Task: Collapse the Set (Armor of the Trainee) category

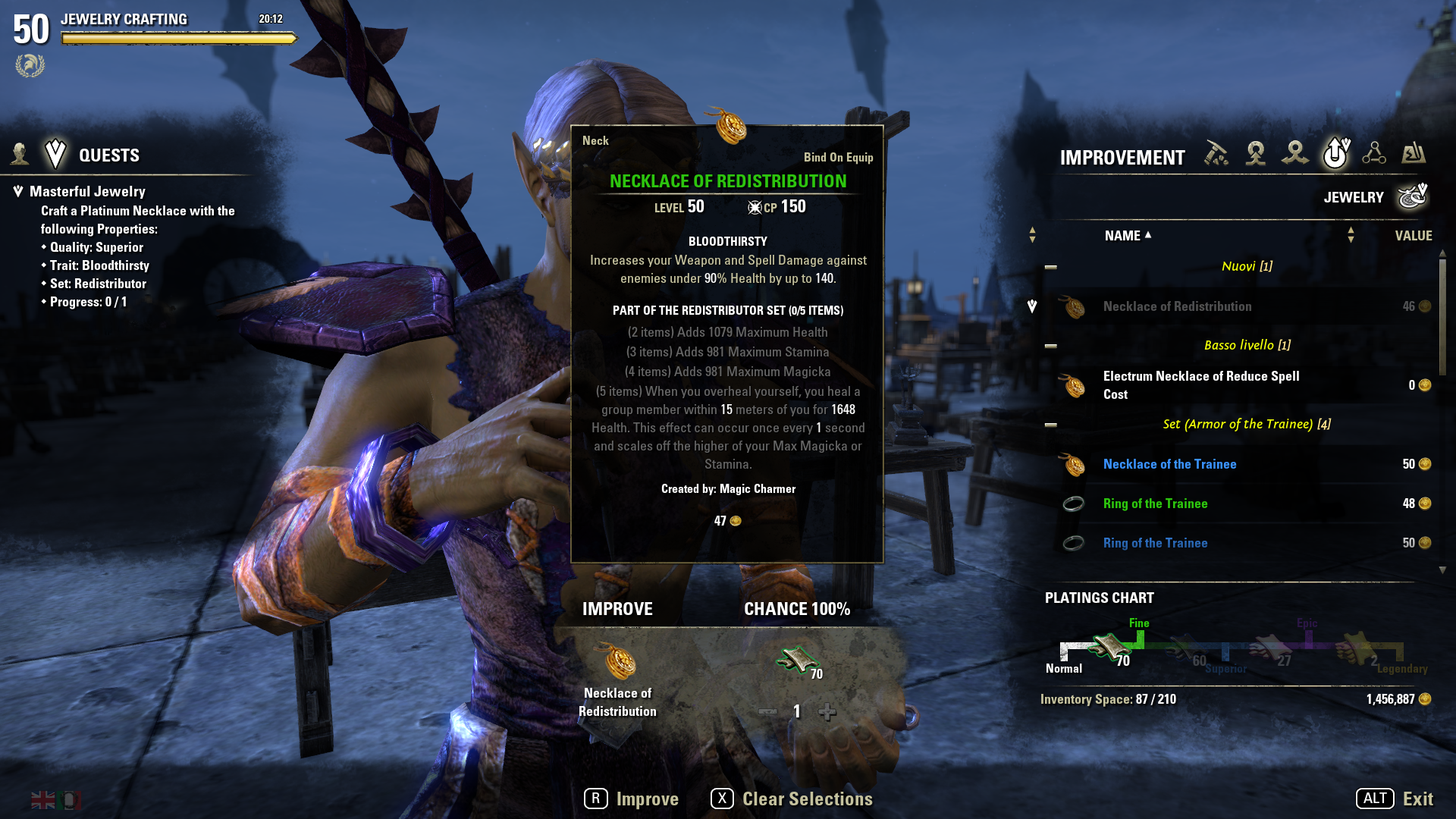Action: click(1050, 425)
